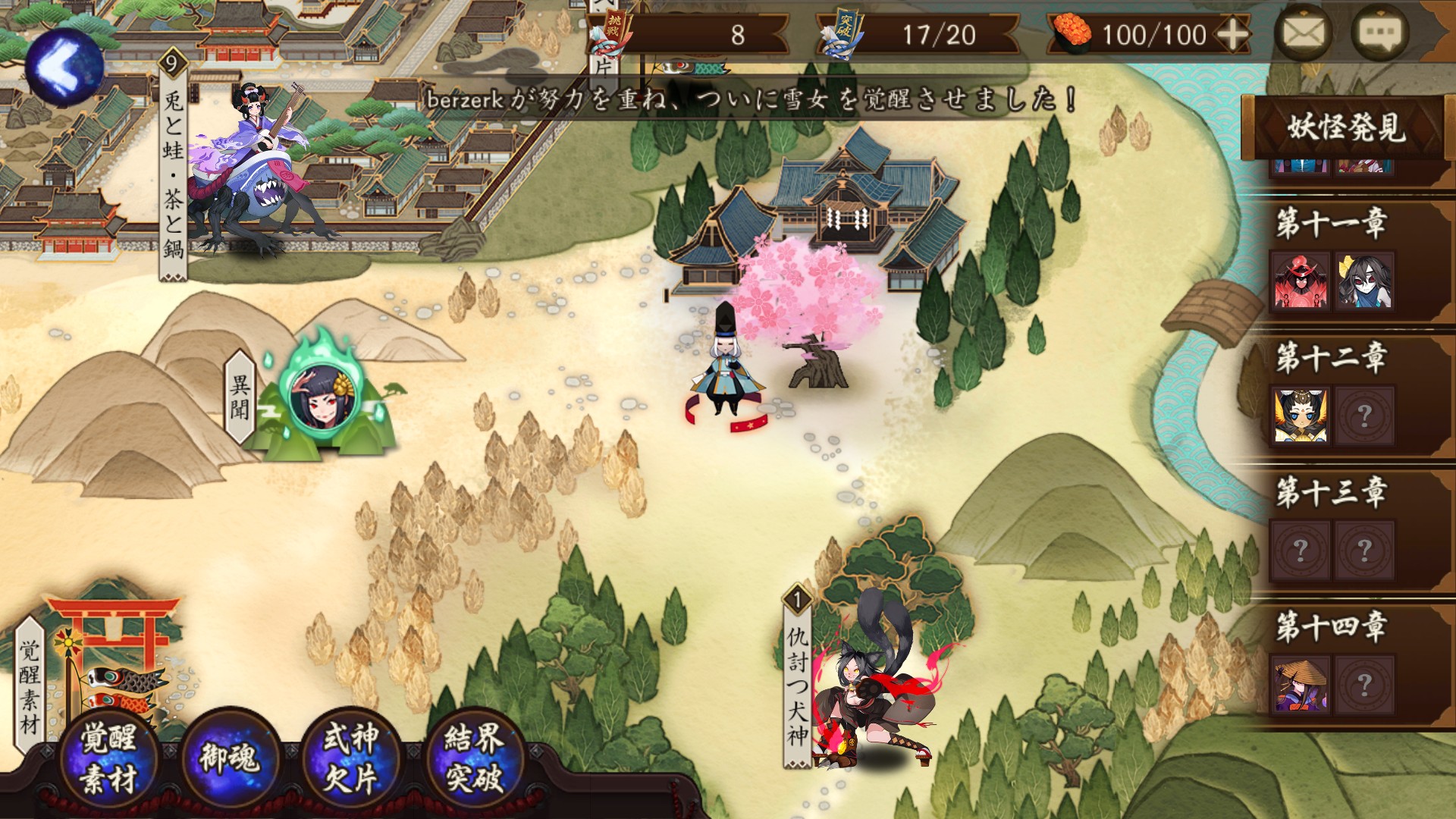Open the 妖怪発見 yokai discovery header
The height and width of the screenshot is (819, 1456).
(x=1345, y=127)
